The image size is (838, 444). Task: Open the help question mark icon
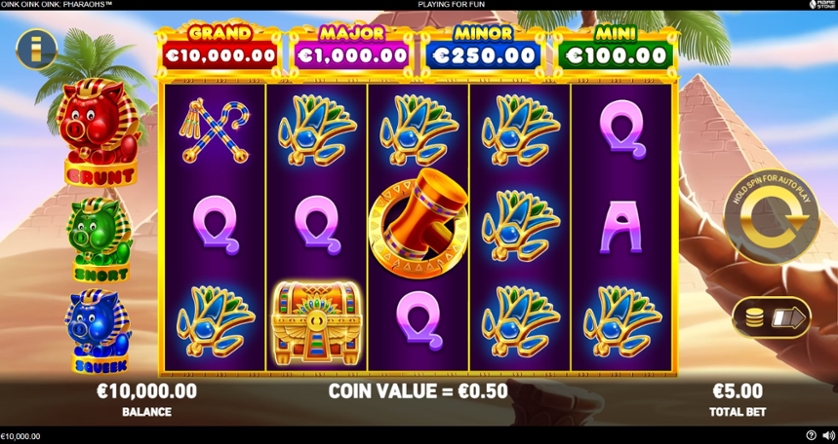click(x=810, y=436)
